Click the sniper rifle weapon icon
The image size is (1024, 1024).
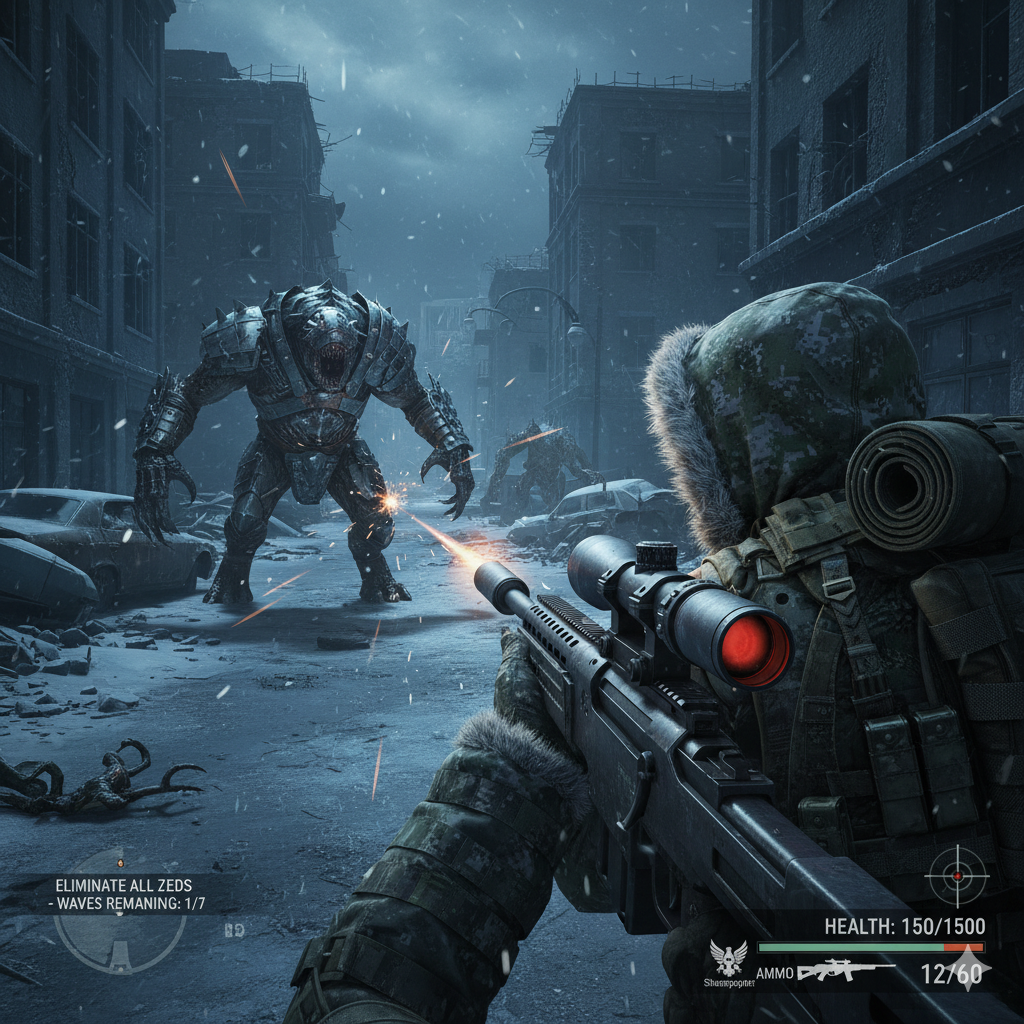click(x=845, y=971)
